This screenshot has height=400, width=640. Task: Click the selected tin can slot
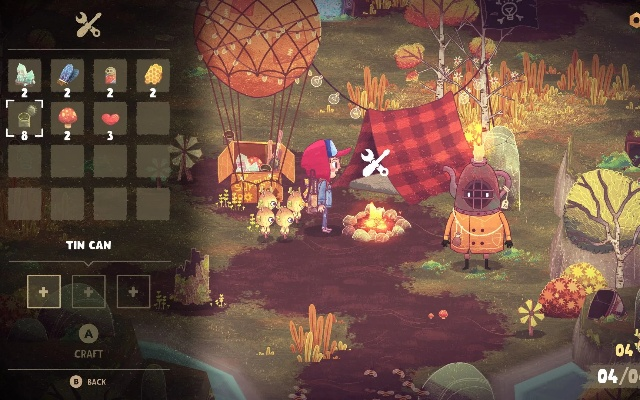[25, 117]
